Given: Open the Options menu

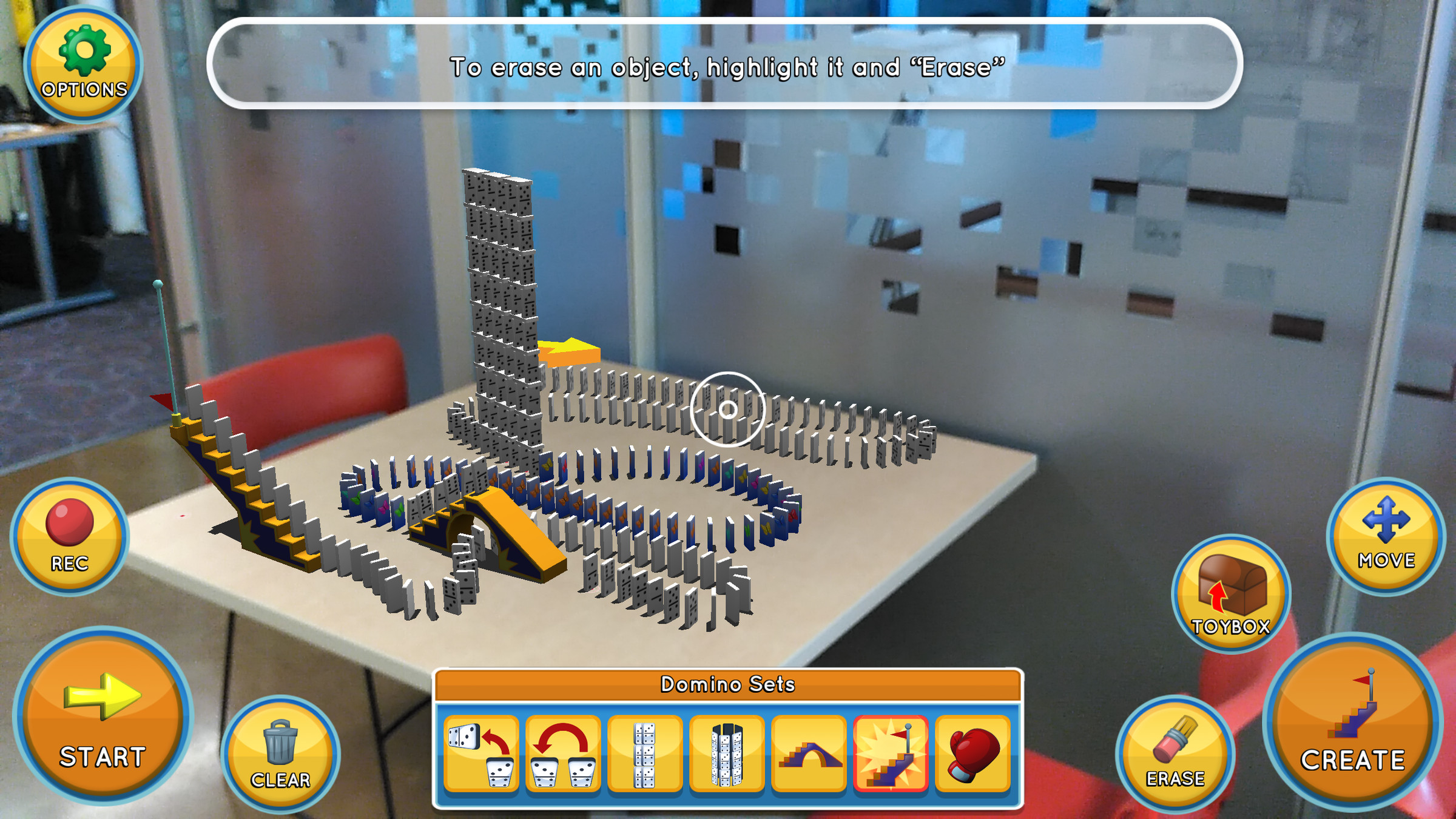Looking at the screenshot, I should tap(84, 64).
